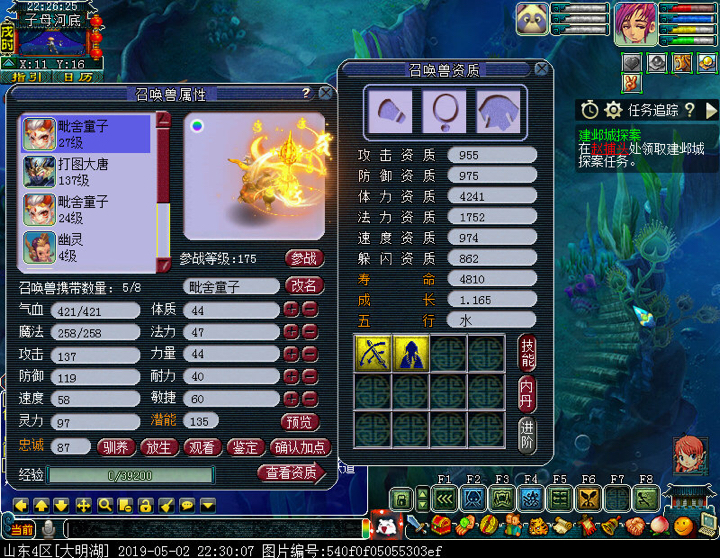This screenshot has width=720, height=558.
Task: Click the 观看 button
Action: [202, 447]
